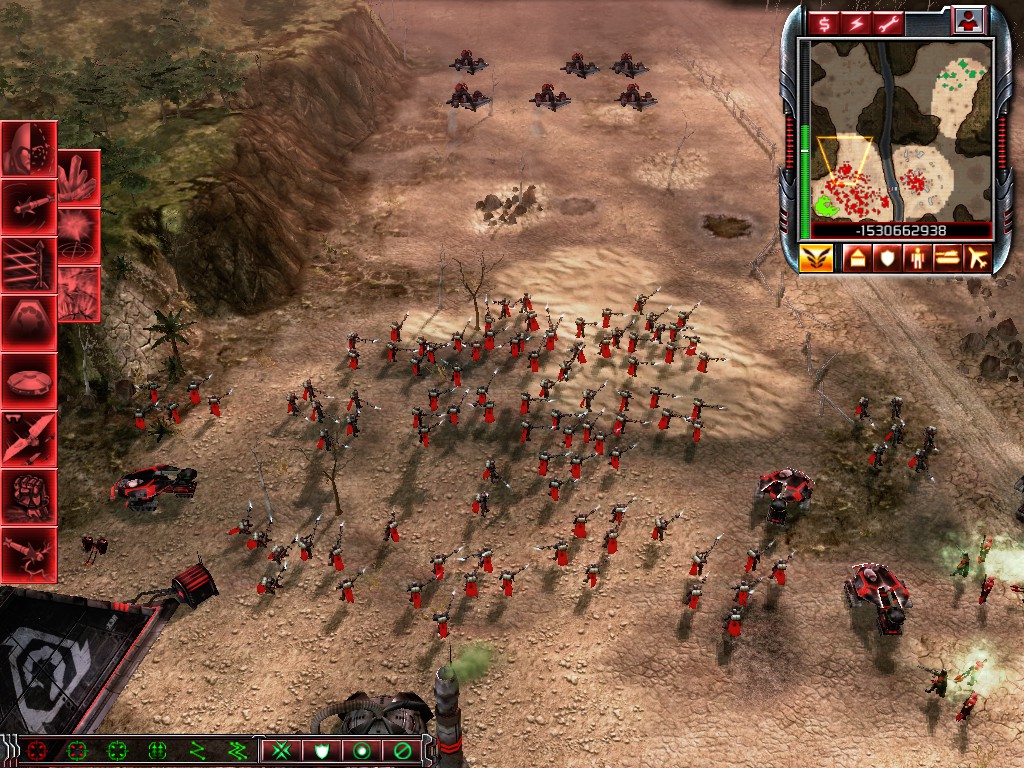Open the red player portrait menu
The image size is (1024, 768).
(x=969, y=20)
